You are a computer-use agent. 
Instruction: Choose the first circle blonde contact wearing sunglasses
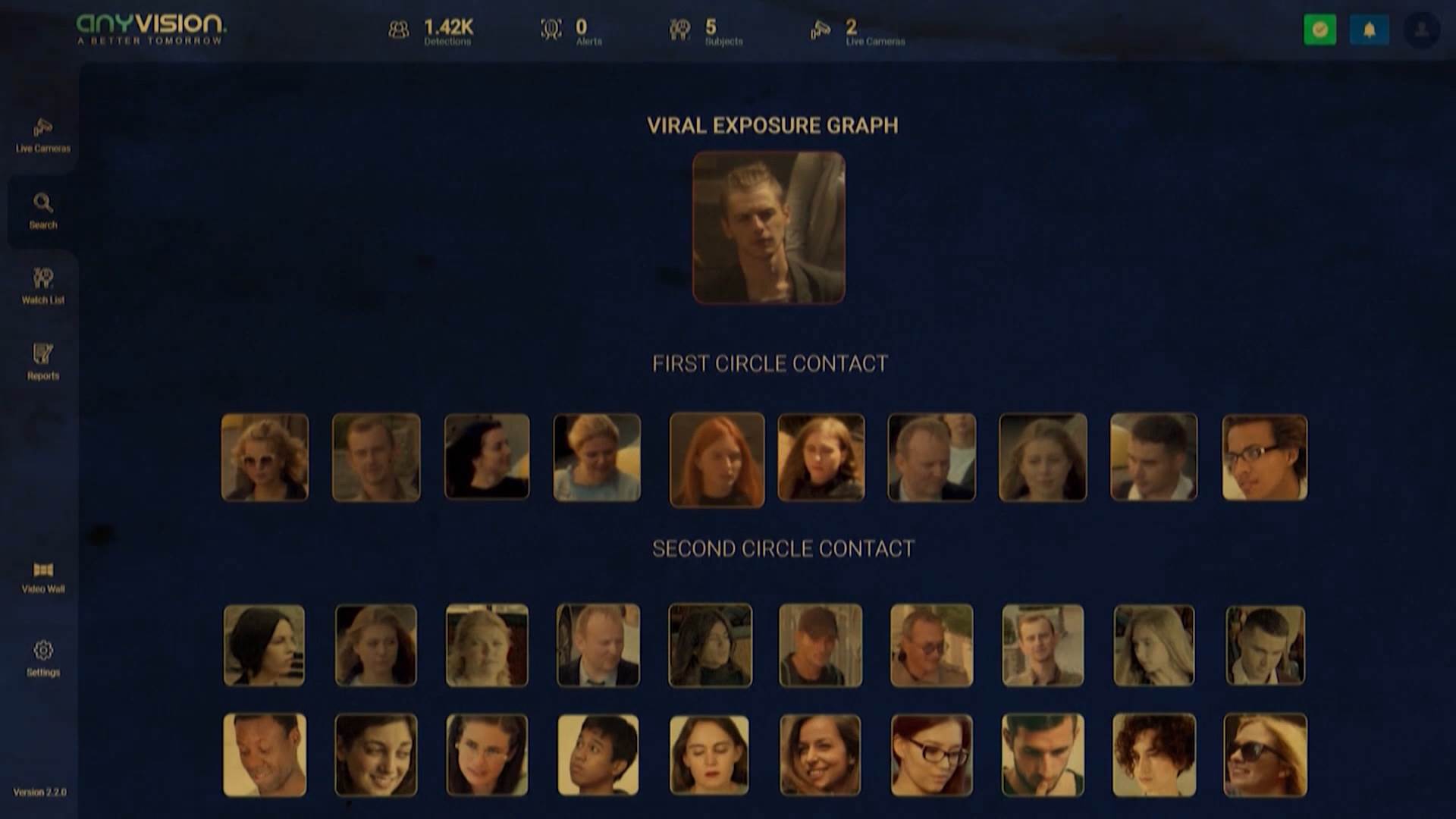pyautogui.click(x=265, y=457)
